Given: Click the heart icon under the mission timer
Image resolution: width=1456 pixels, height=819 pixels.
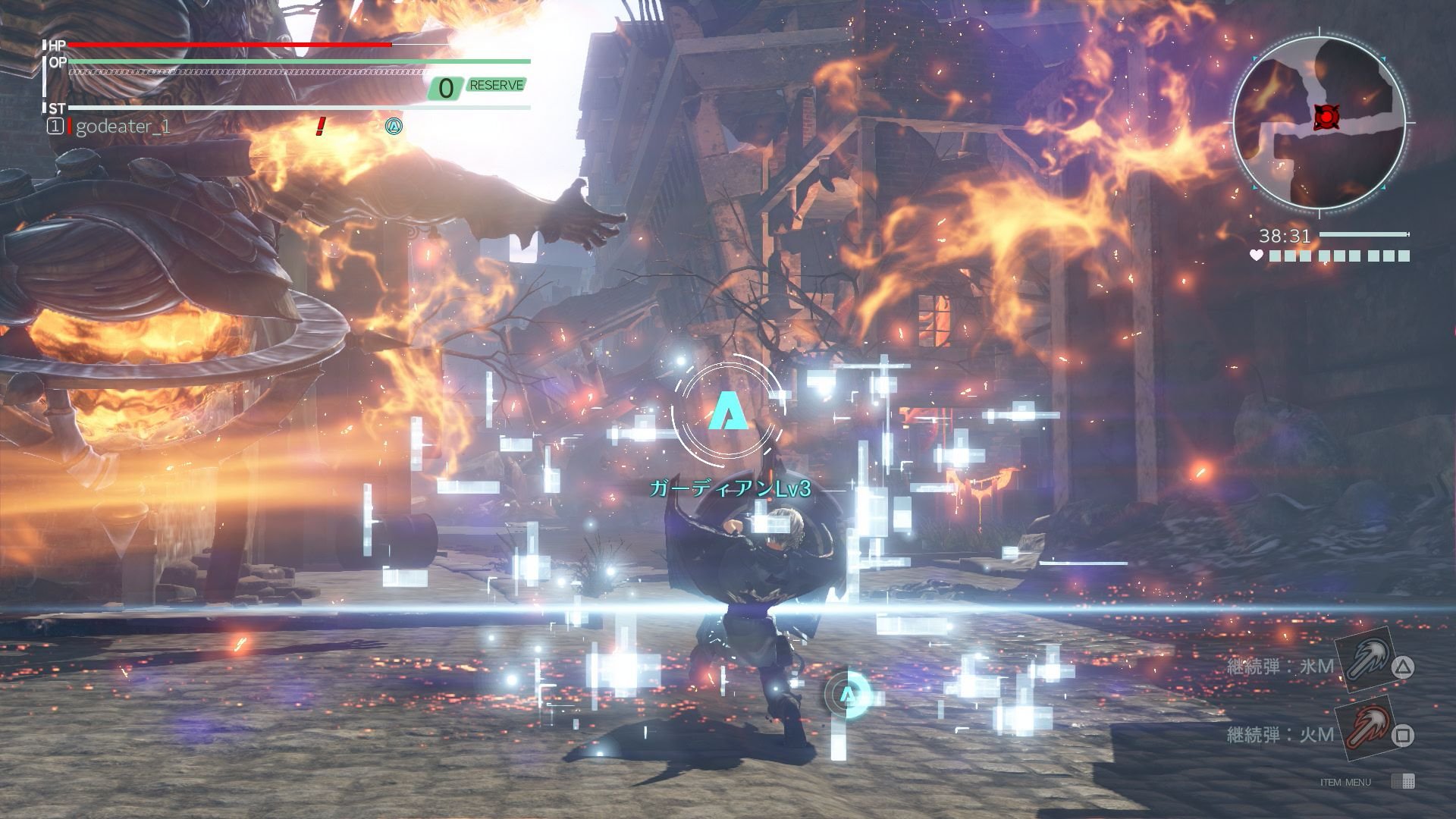Looking at the screenshot, I should [x=1256, y=254].
